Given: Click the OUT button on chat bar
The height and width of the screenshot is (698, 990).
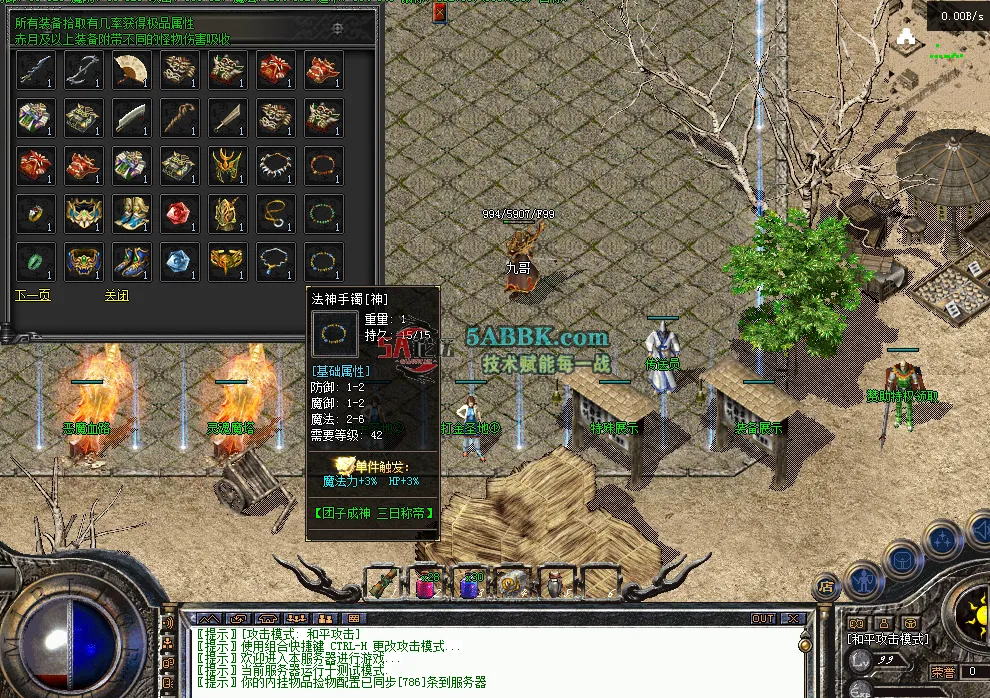Looking at the screenshot, I should tap(763, 619).
